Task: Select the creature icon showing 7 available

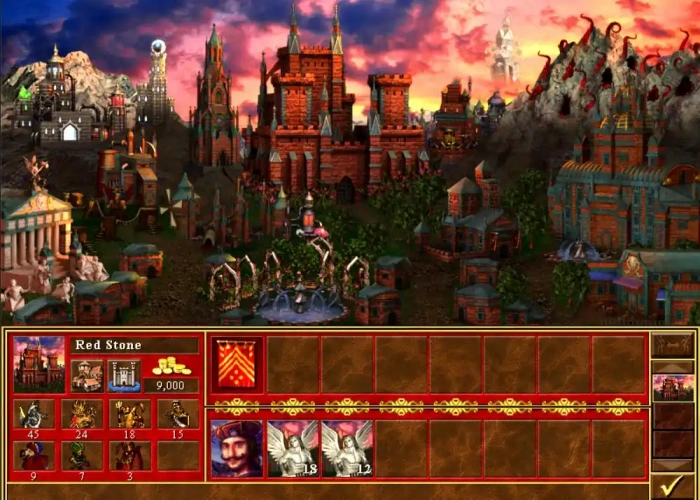Action: [x=81, y=456]
